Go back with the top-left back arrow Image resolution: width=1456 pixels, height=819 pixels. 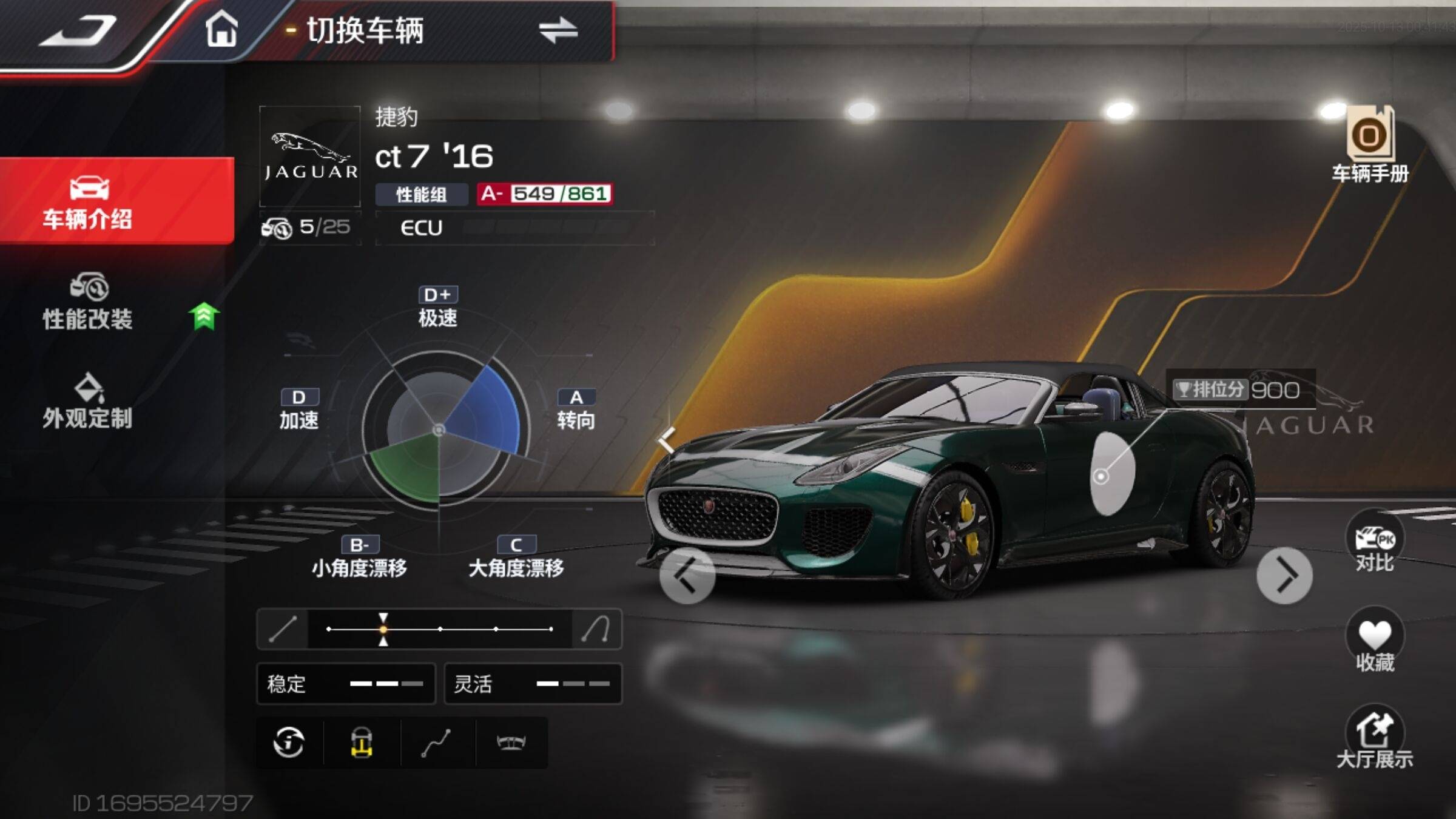coord(78,30)
